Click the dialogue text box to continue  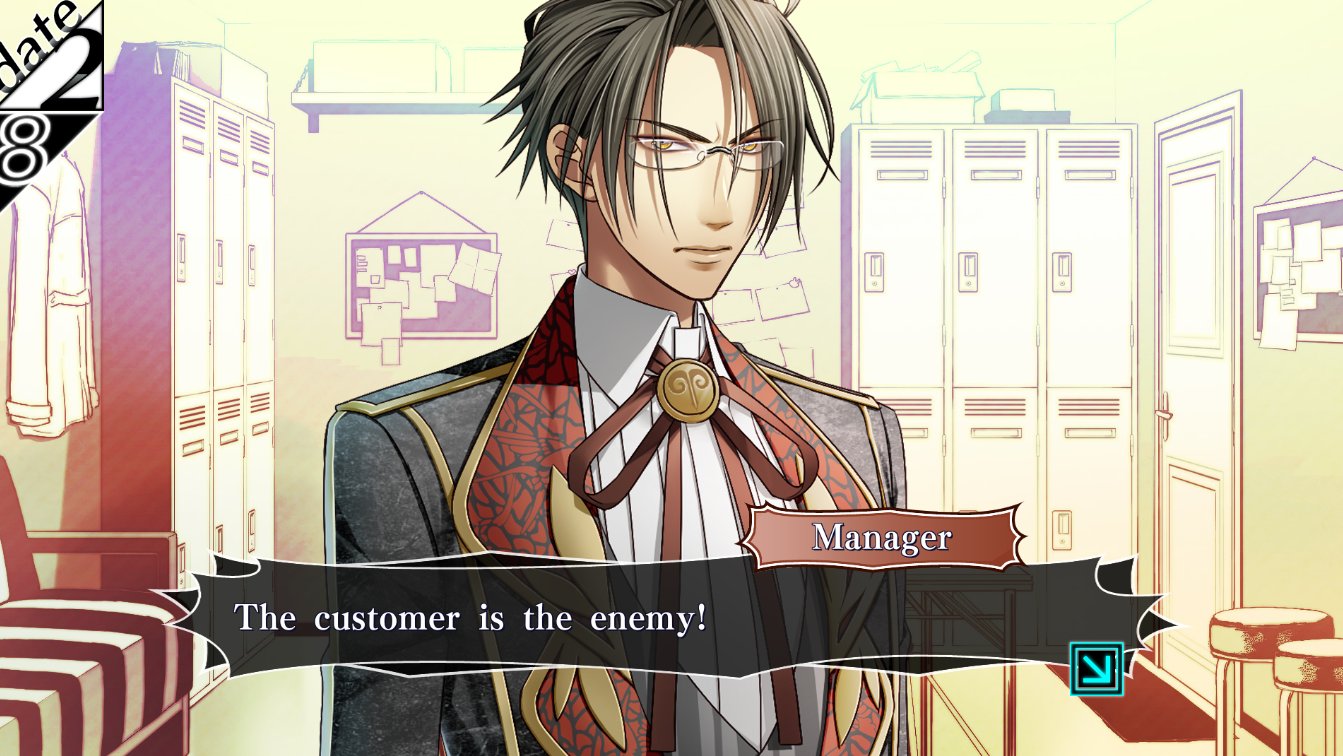click(640, 618)
